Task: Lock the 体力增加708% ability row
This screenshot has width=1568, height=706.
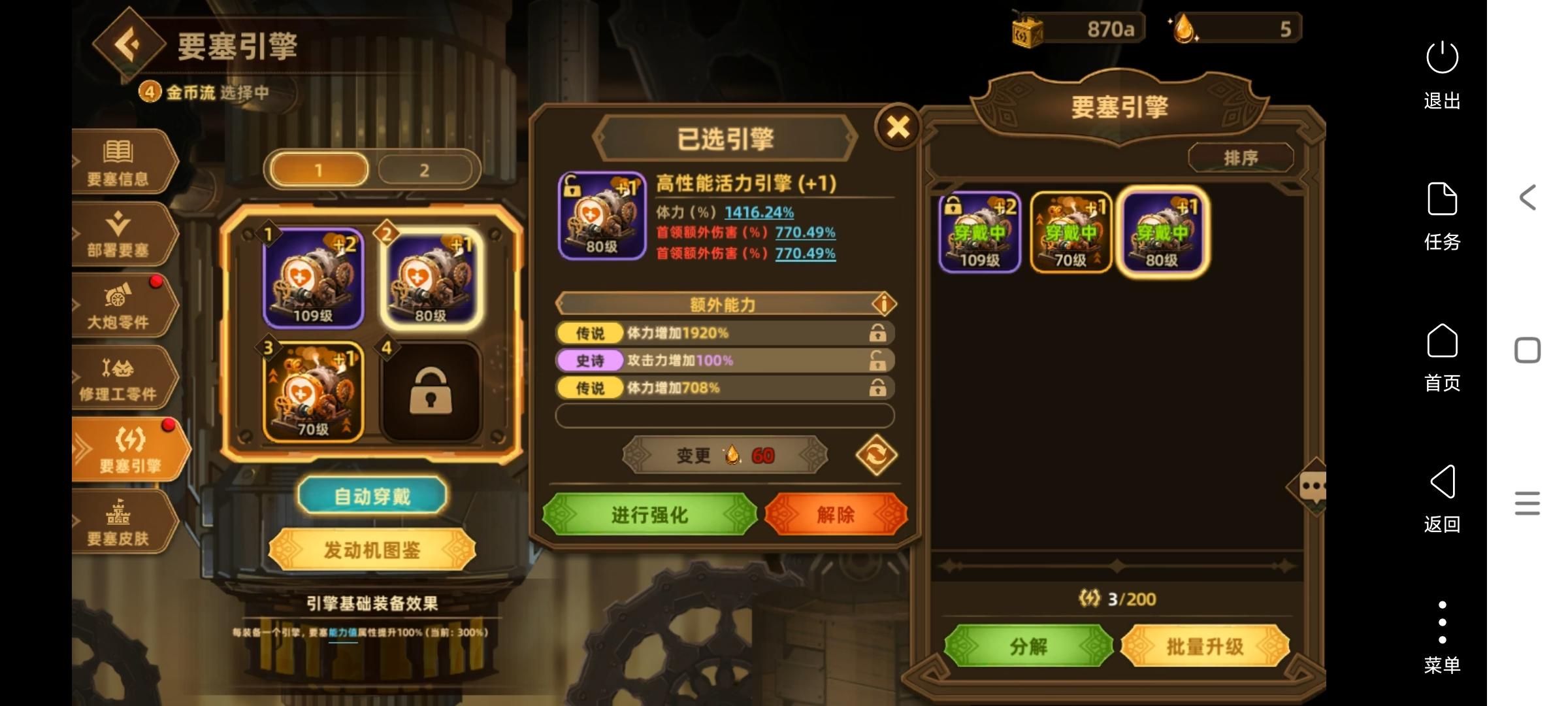Action: click(x=878, y=388)
